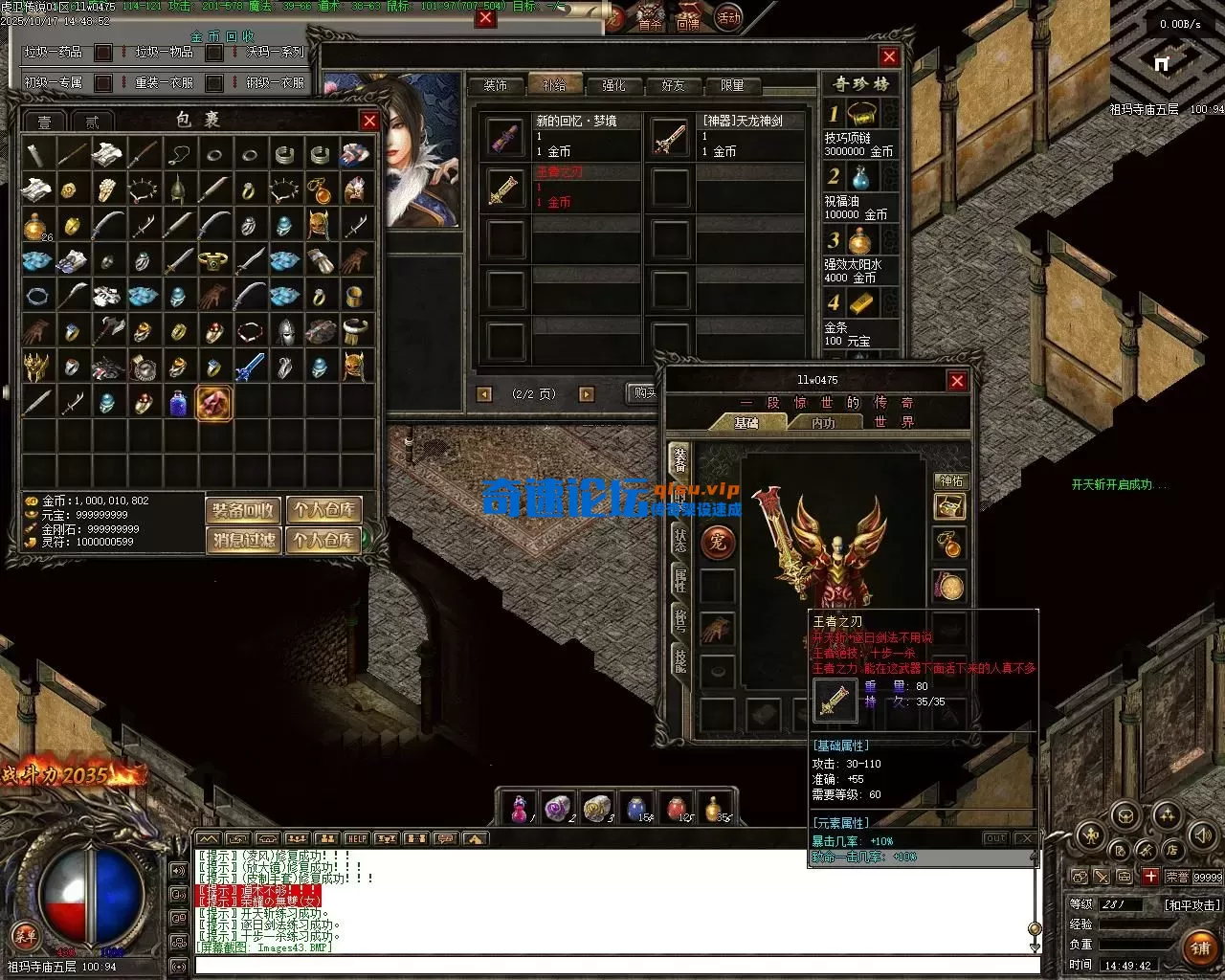Open the 装备回收 equipment recycle button
Image resolution: width=1225 pixels, height=980 pixels.
[x=243, y=510]
